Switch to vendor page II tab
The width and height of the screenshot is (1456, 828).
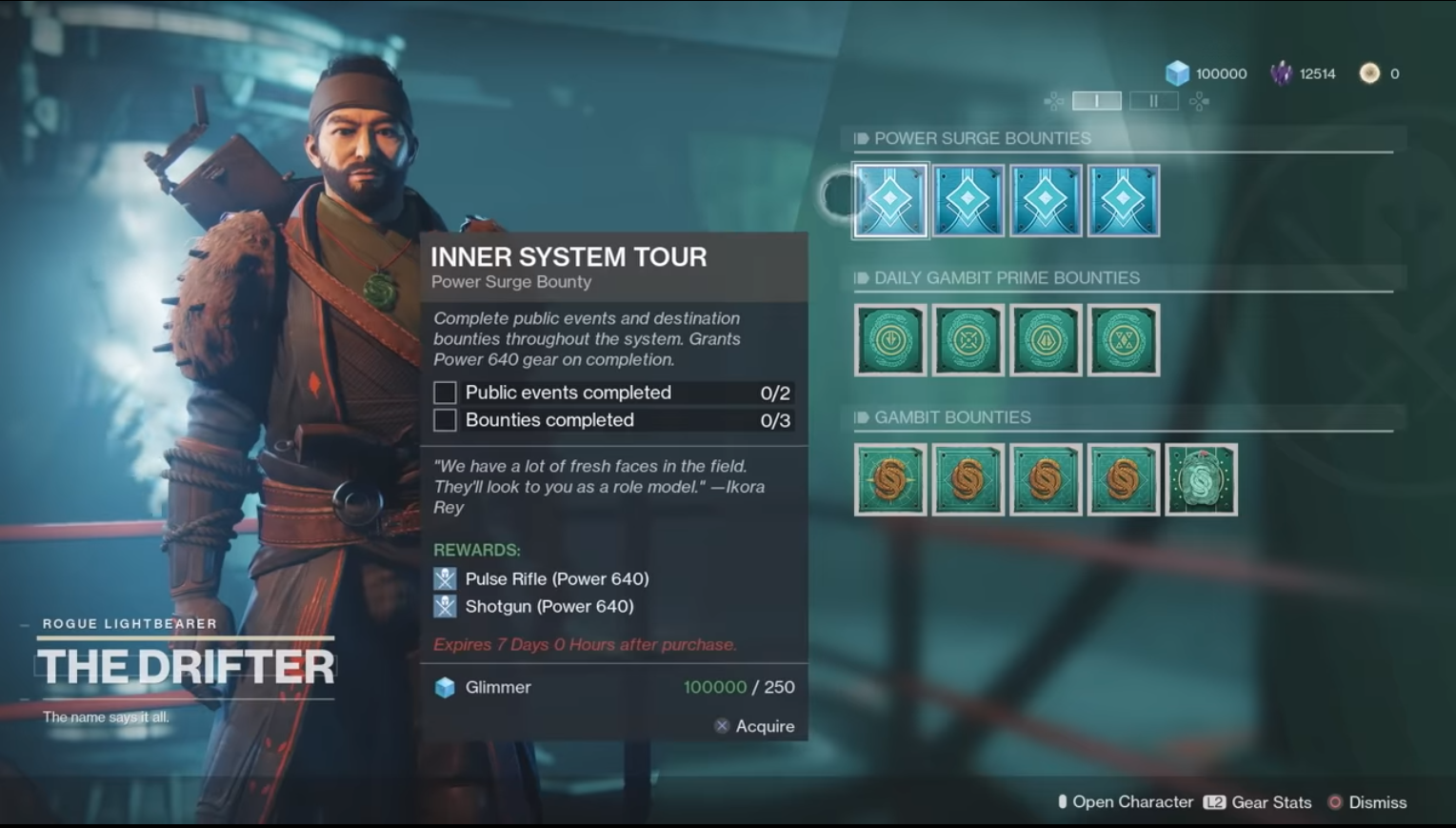(x=1153, y=100)
